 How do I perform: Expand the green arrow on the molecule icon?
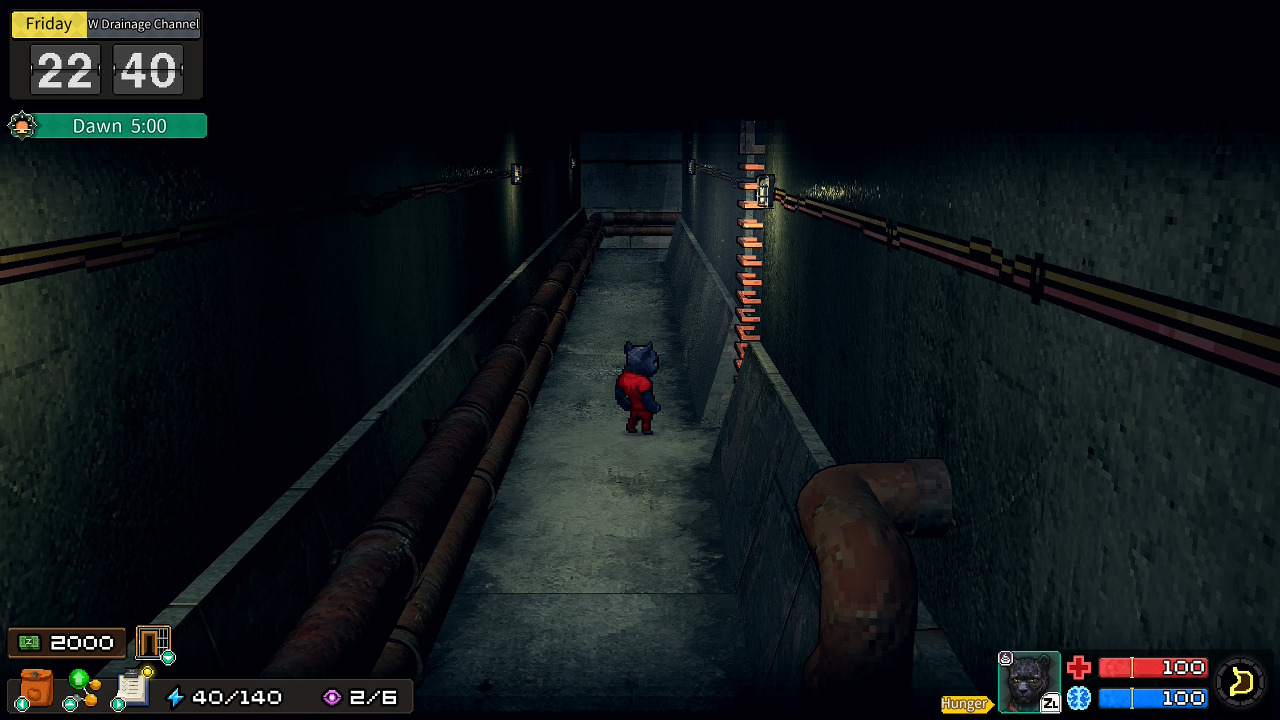point(69,703)
